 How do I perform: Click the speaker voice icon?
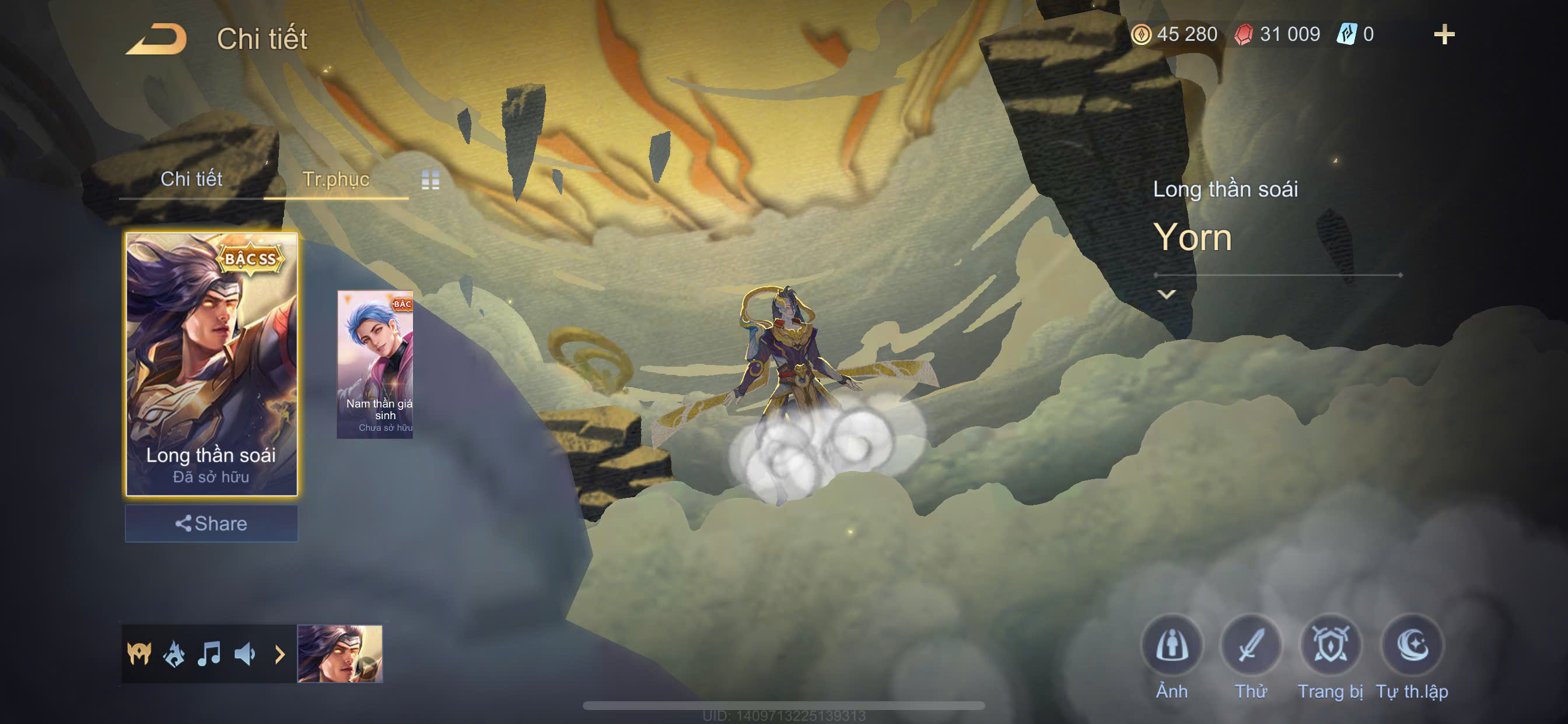pyautogui.click(x=244, y=654)
